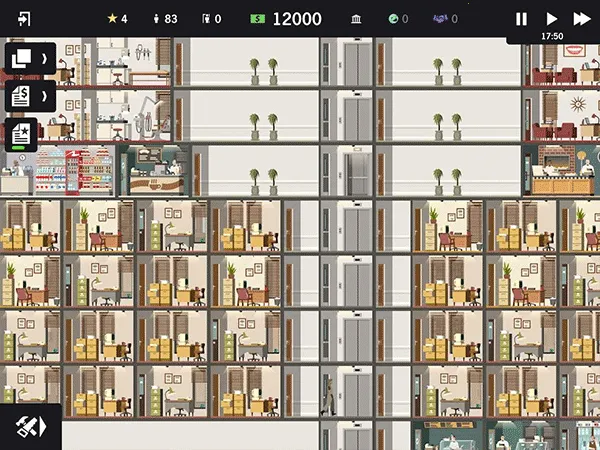This screenshot has height=450, width=600.
Task: Open the build tools hammer menu
Action: (x=30, y=426)
